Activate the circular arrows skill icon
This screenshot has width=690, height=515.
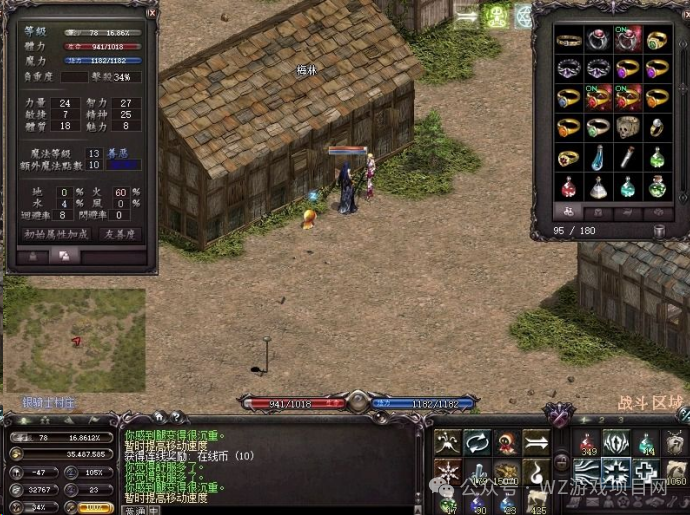pos(476,440)
